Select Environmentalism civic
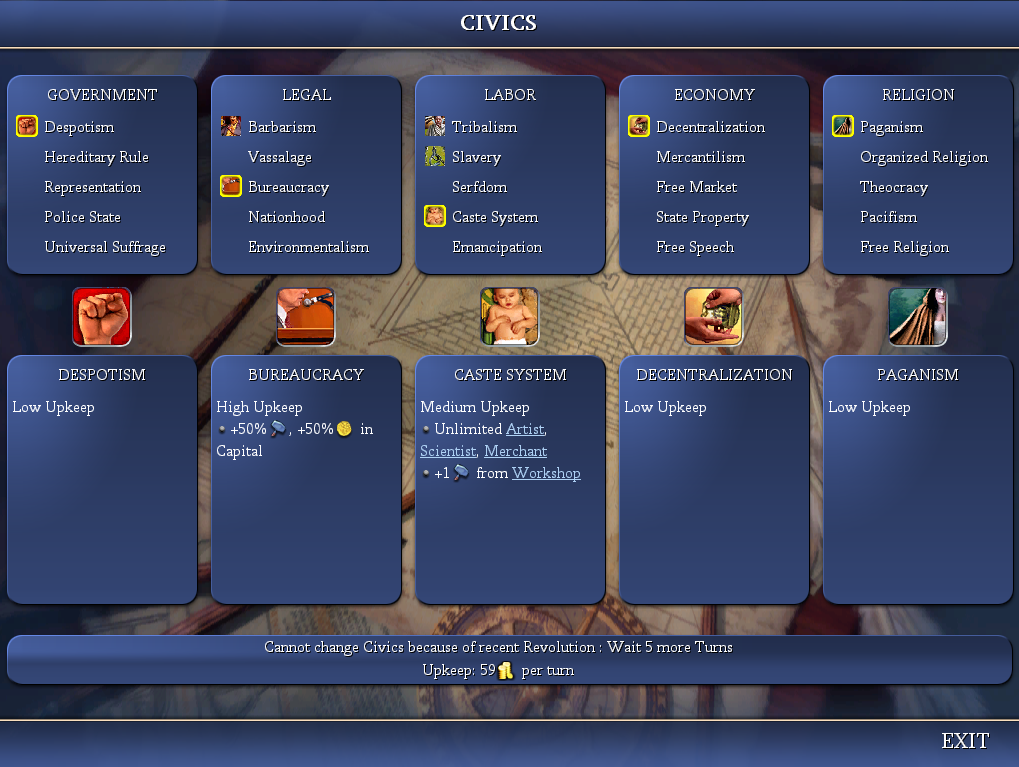Viewport: 1019px width, 767px height. pos(308,247)
